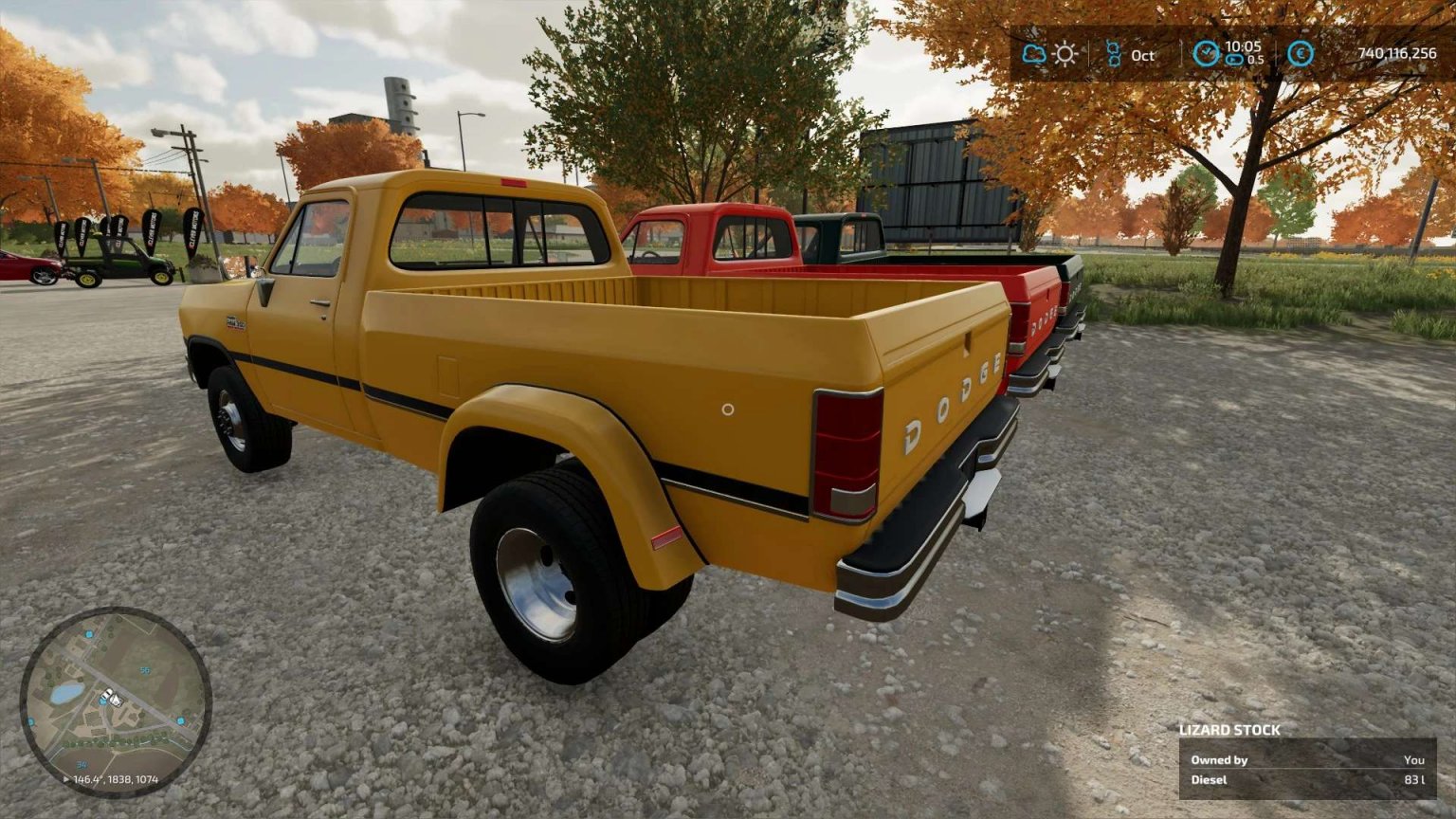Click field 56 on the minimap

point(145,670)
